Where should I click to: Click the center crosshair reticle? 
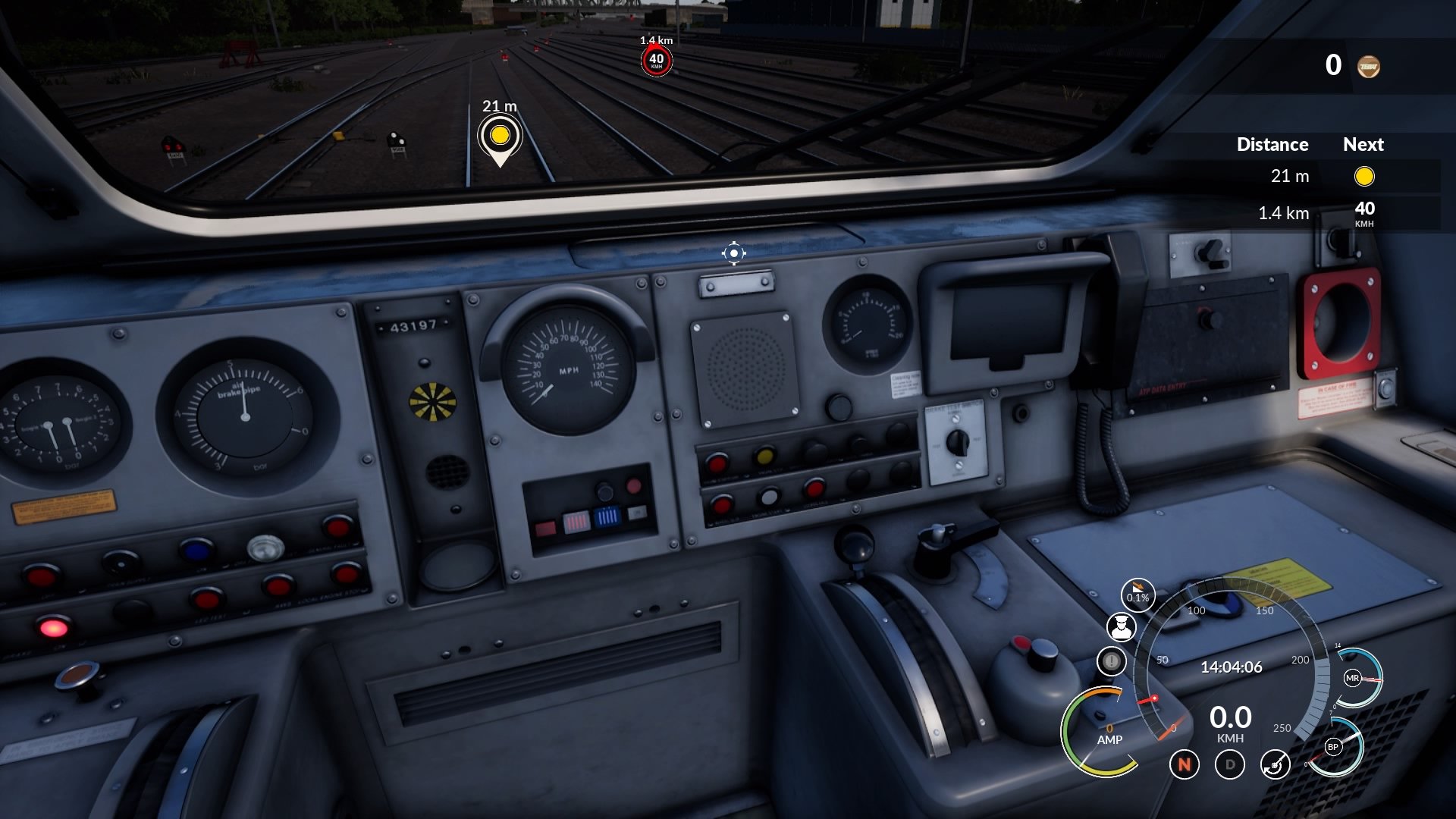tap(733, 253)
